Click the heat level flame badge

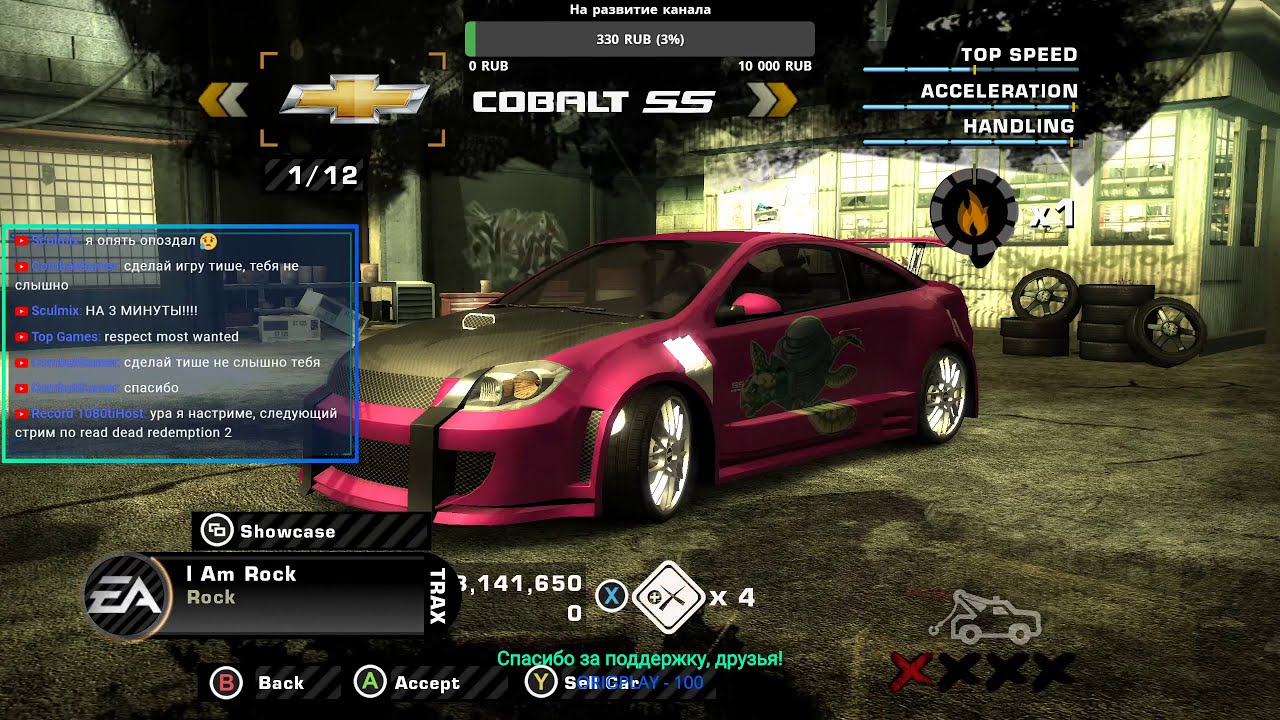click(x=973, y=215)
